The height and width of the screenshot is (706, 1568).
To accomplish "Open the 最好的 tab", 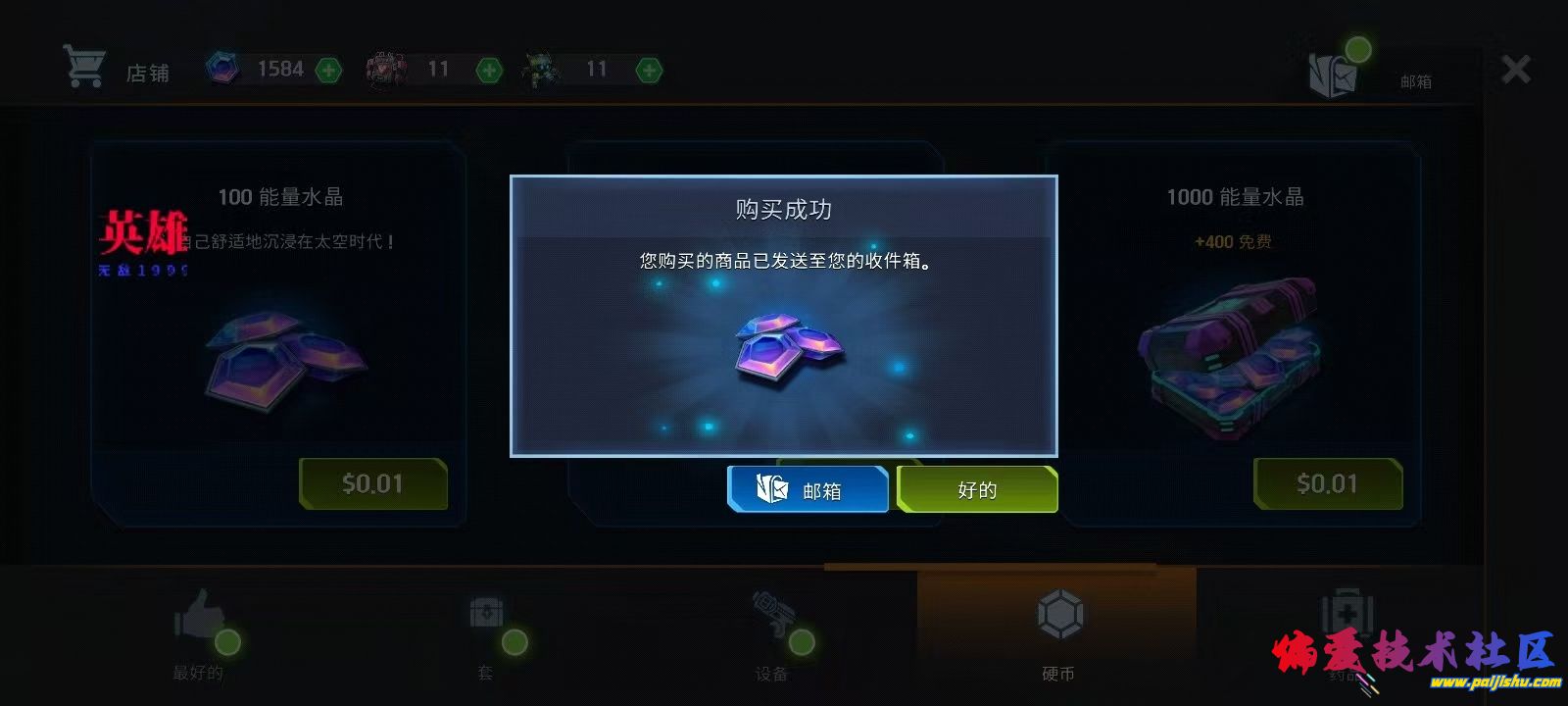I will coord(199,647).
